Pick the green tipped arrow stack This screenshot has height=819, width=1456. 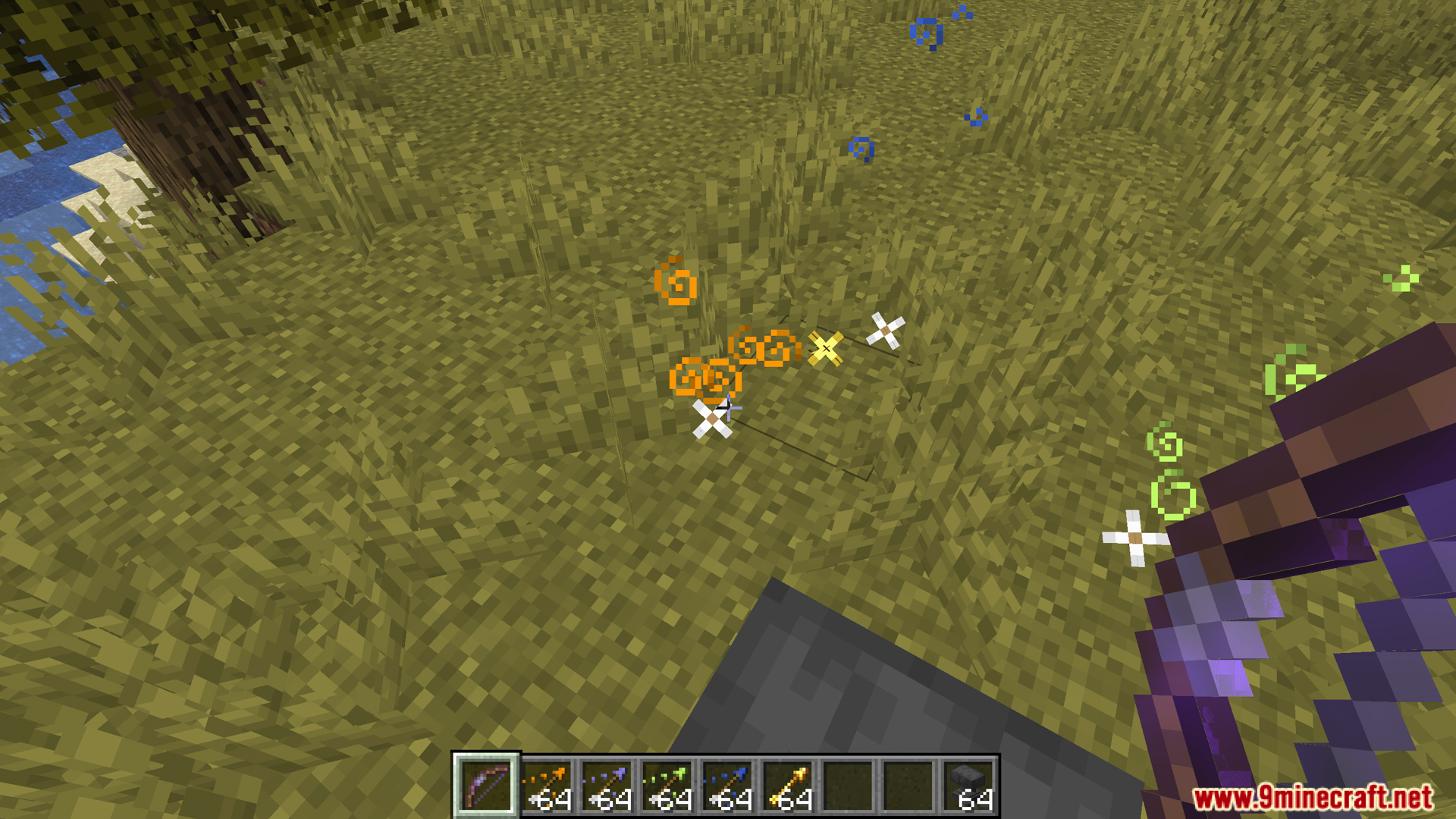click(x=668, y=787)
